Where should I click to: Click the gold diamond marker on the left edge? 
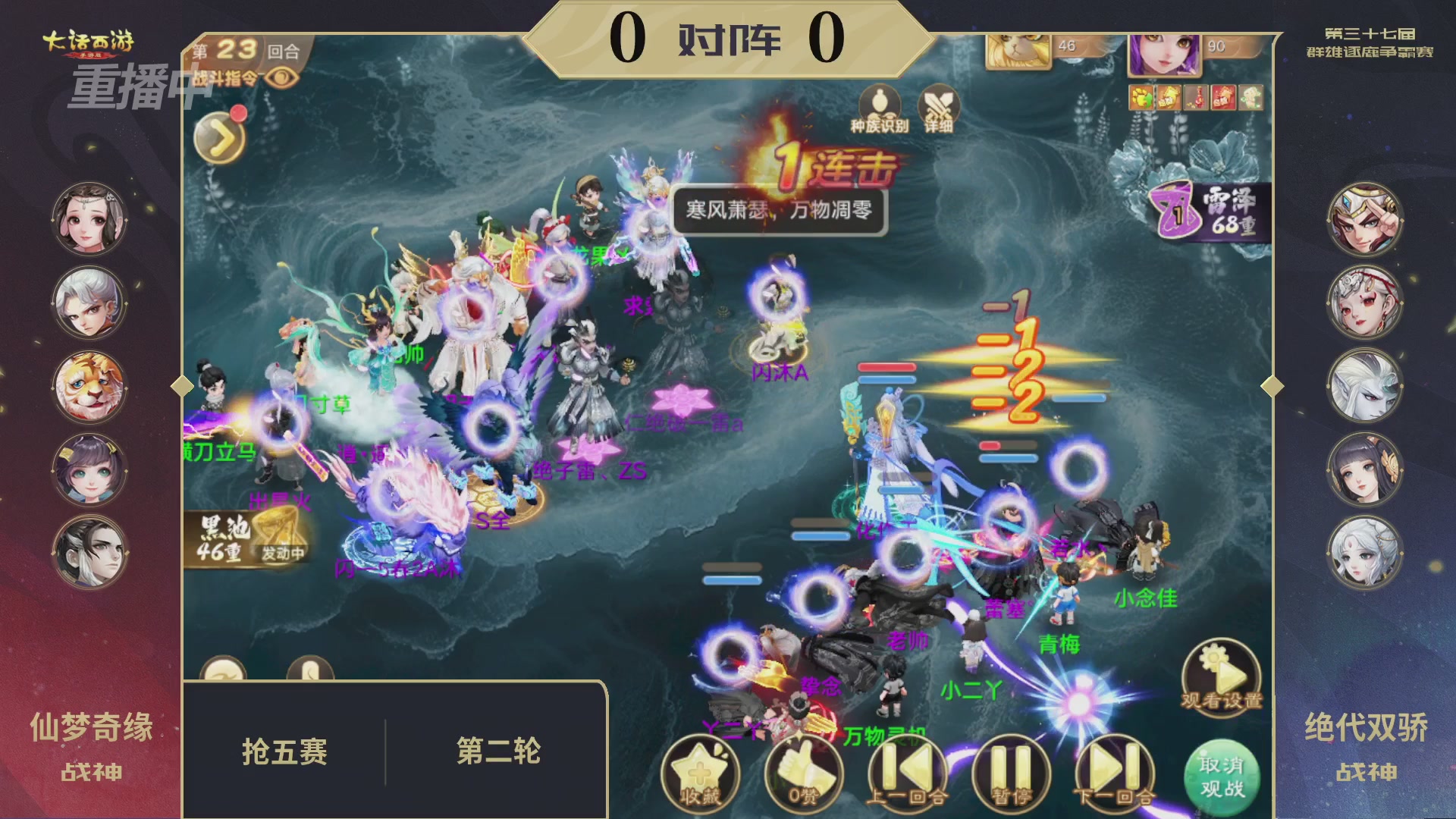pos(181,386)
